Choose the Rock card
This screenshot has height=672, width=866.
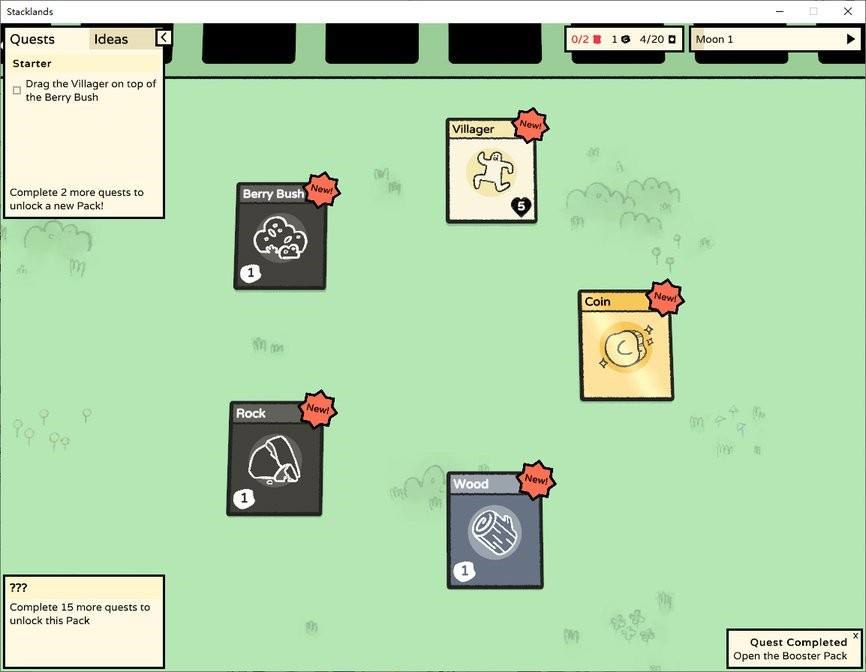(x=275, y=460)
